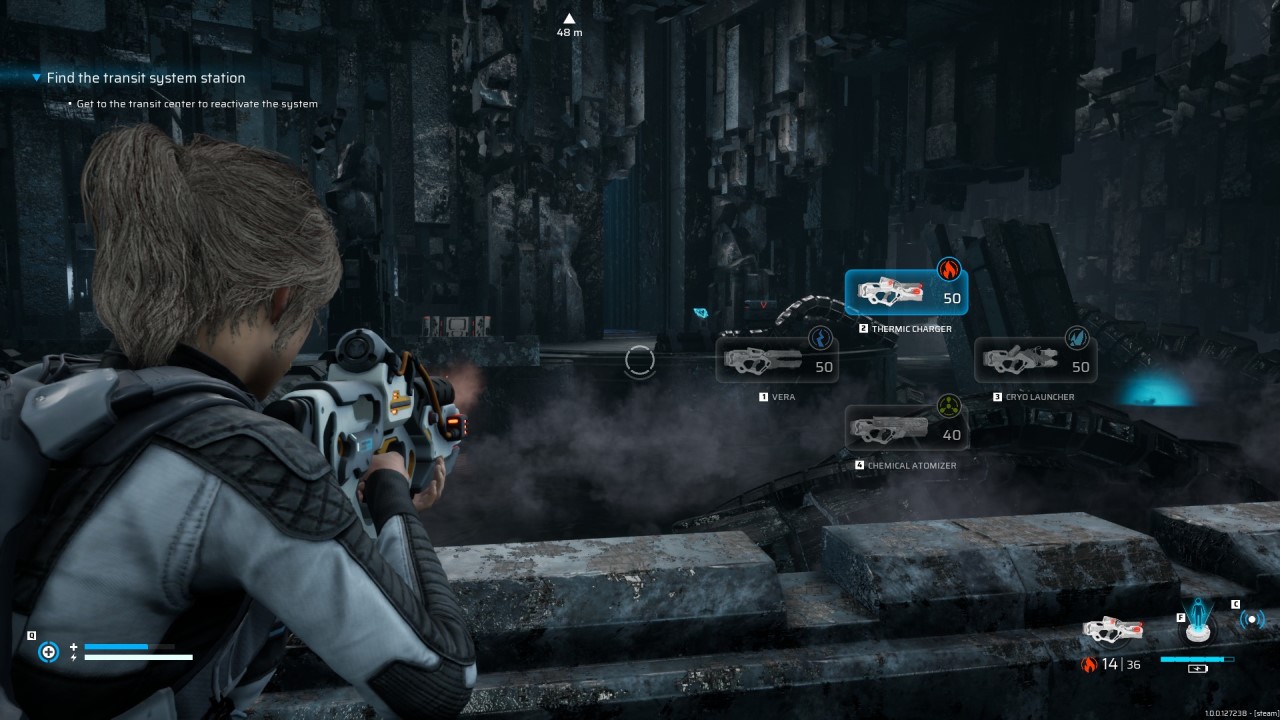The image size is (1280, 720).
Task: Click the white stamina bar bottom-left
Action: tap(140, 657)
